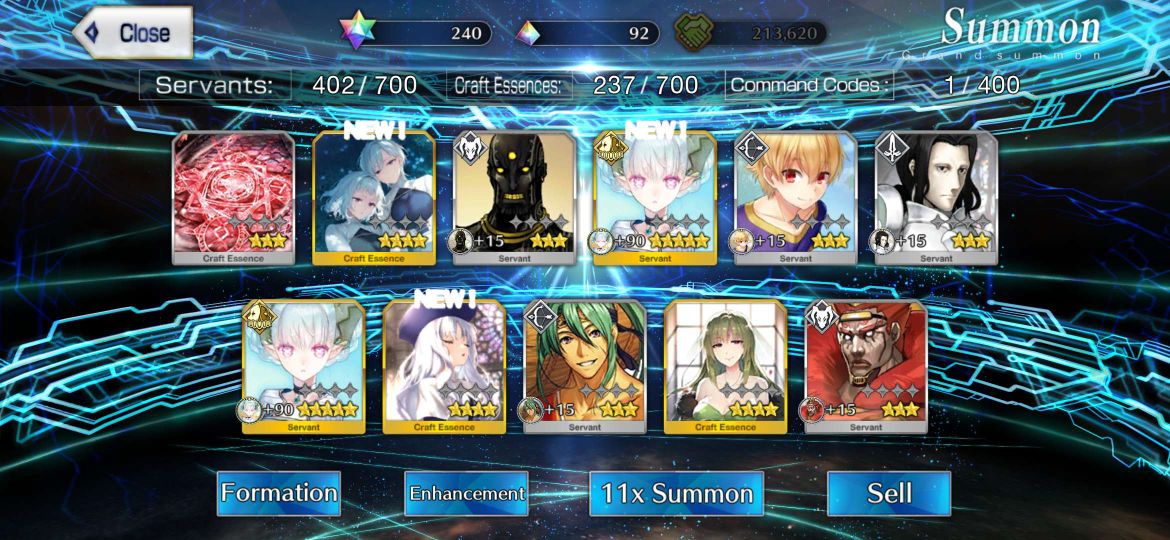Select the black-masked 3-star Servant card

pos(514,197)
